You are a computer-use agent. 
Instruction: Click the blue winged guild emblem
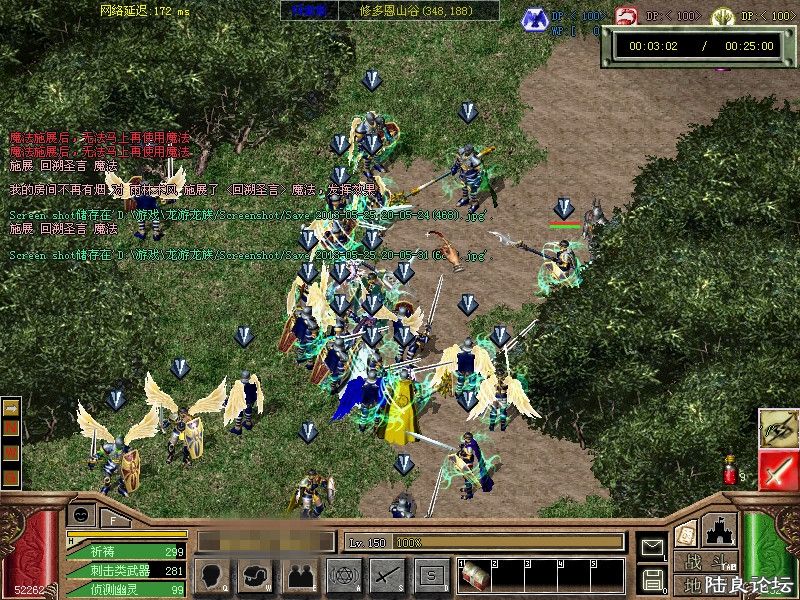point(536,17)
